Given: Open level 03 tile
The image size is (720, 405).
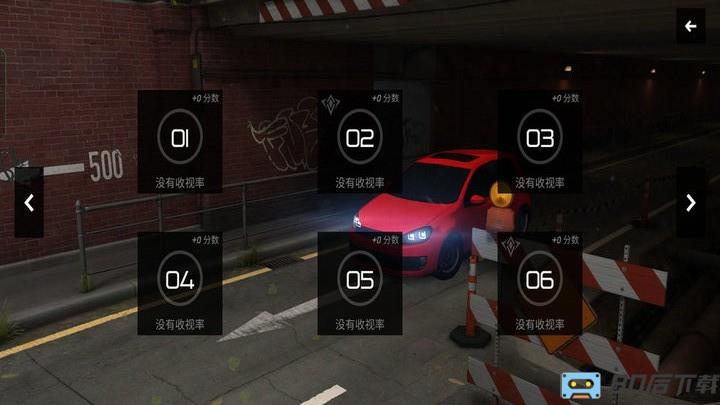Looking at the screenshot, I should (x=540, y=141).
